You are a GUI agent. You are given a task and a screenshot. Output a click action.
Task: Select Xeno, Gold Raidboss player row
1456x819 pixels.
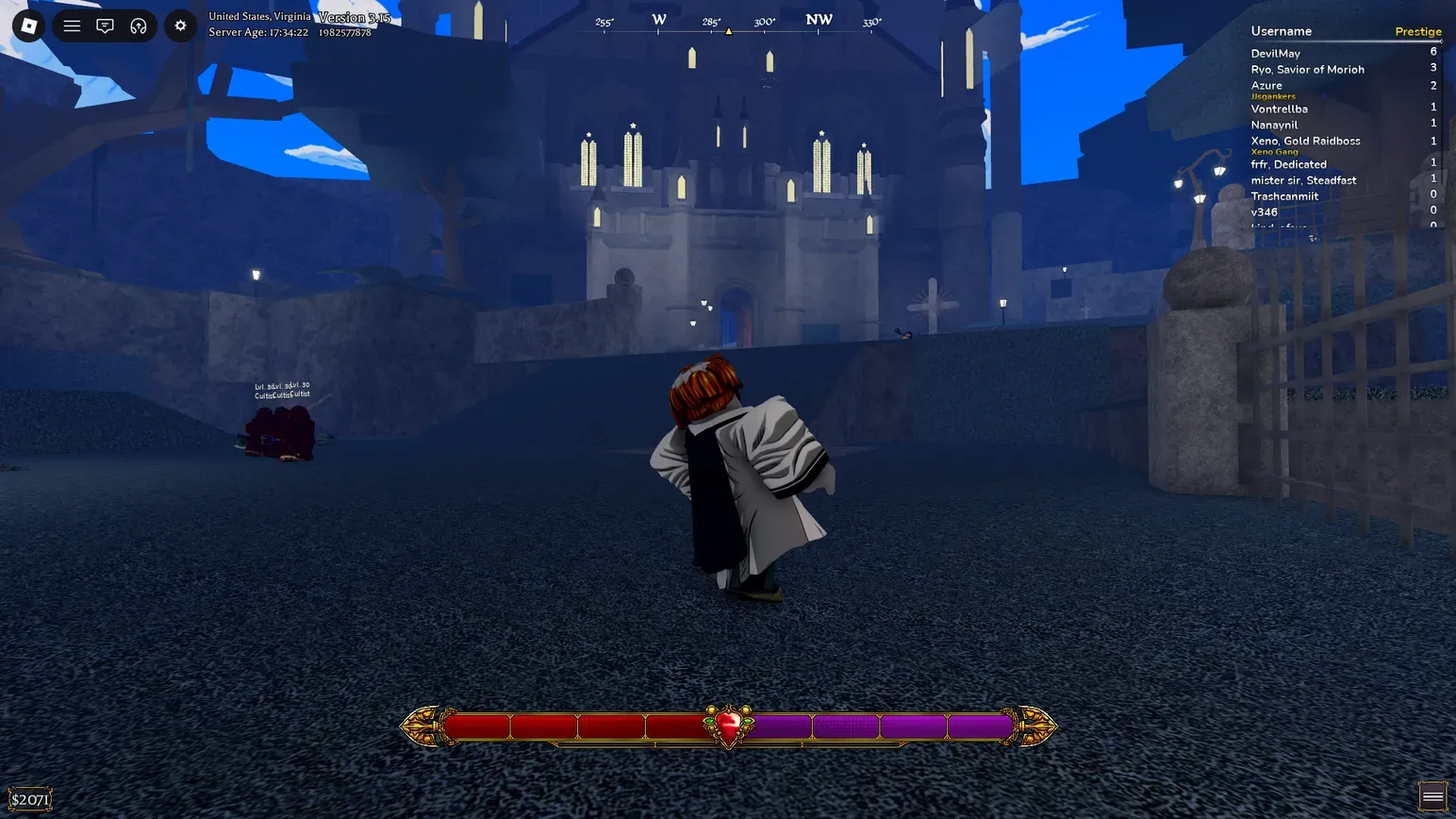(1305, 142)
